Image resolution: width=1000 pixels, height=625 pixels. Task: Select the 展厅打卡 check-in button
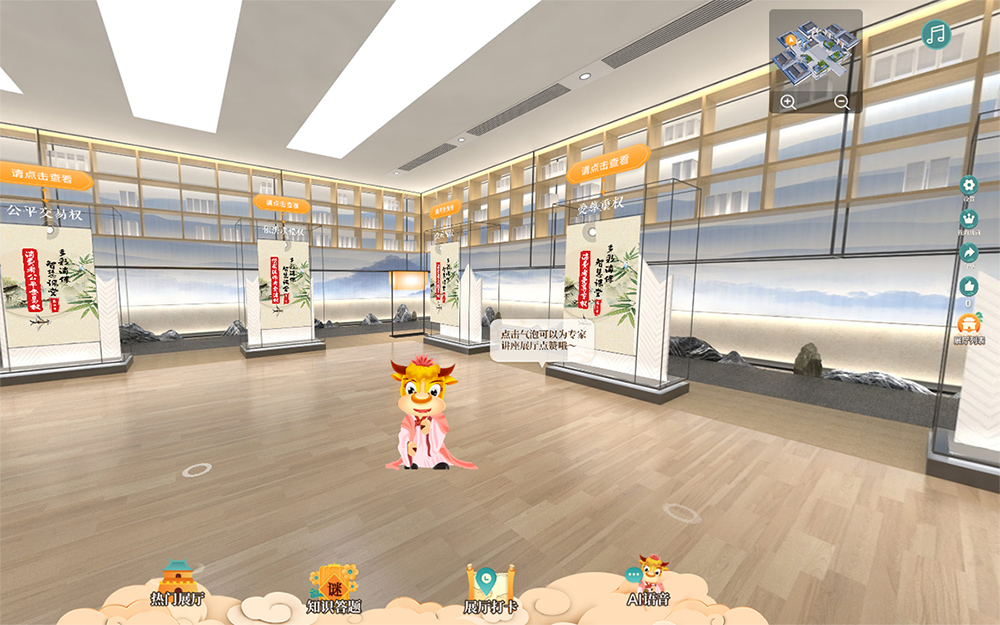pyautogui.click(x=490, y=588)
